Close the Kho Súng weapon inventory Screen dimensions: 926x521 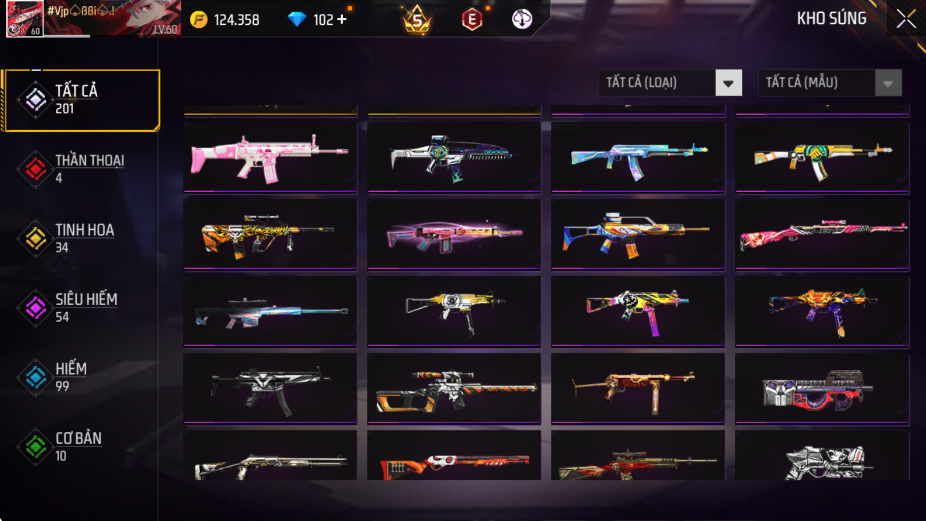(905, 19)
